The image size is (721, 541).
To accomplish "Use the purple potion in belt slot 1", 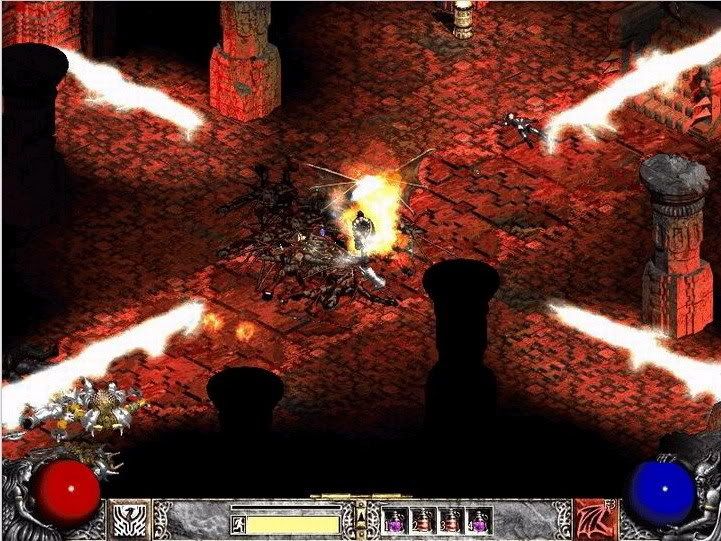I will click(x=395, y=521).
